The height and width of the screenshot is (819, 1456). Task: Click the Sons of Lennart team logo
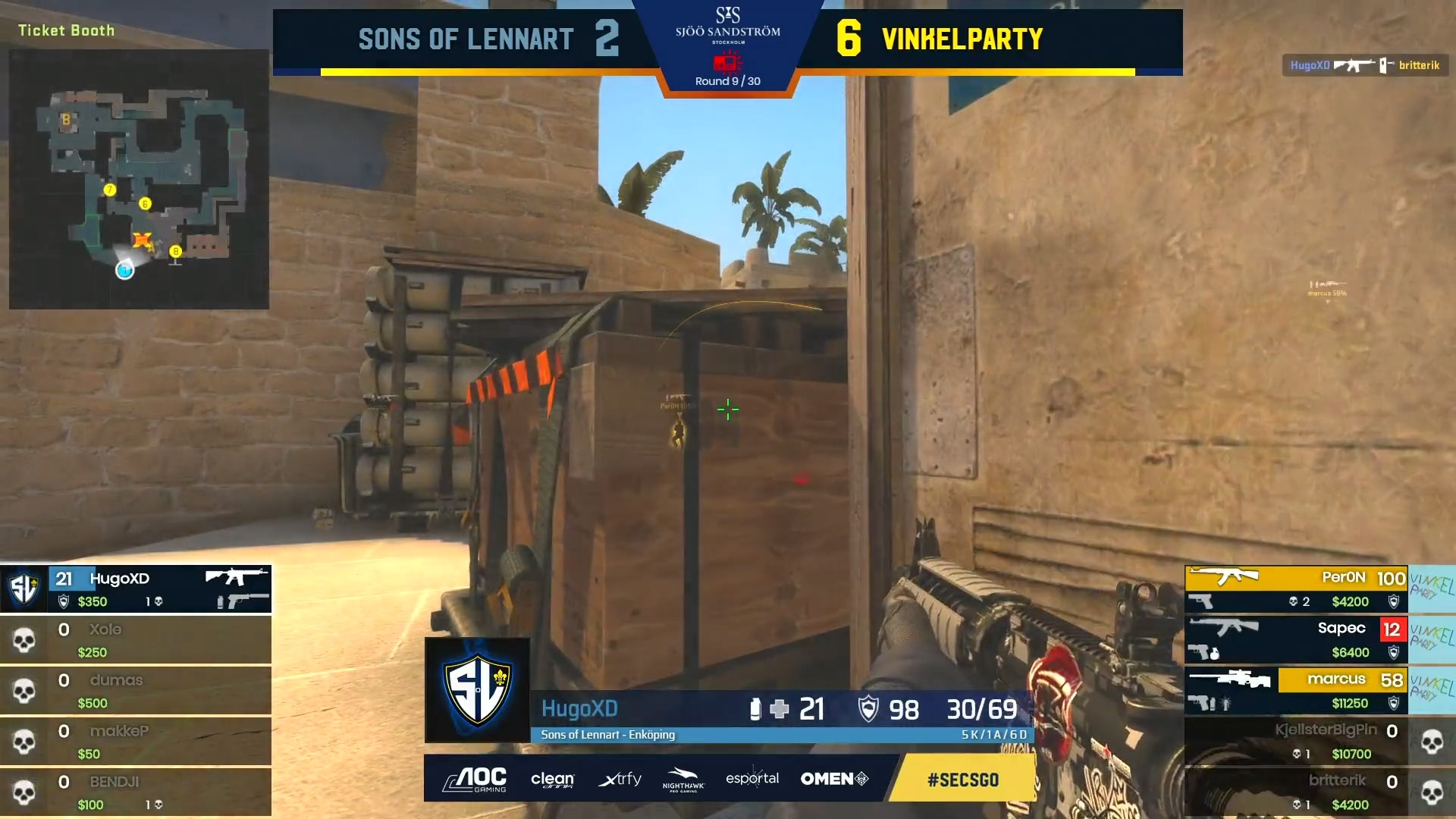477,689
